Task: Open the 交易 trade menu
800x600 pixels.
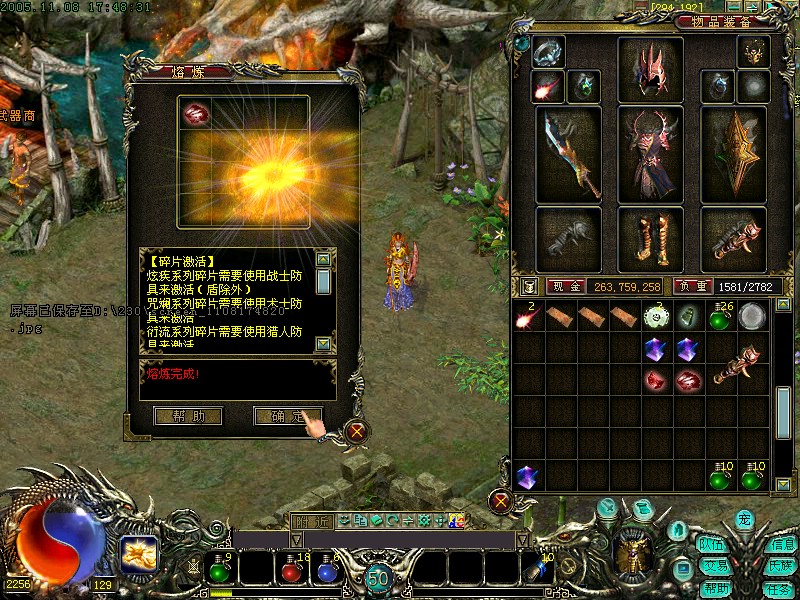Action: 712,566
